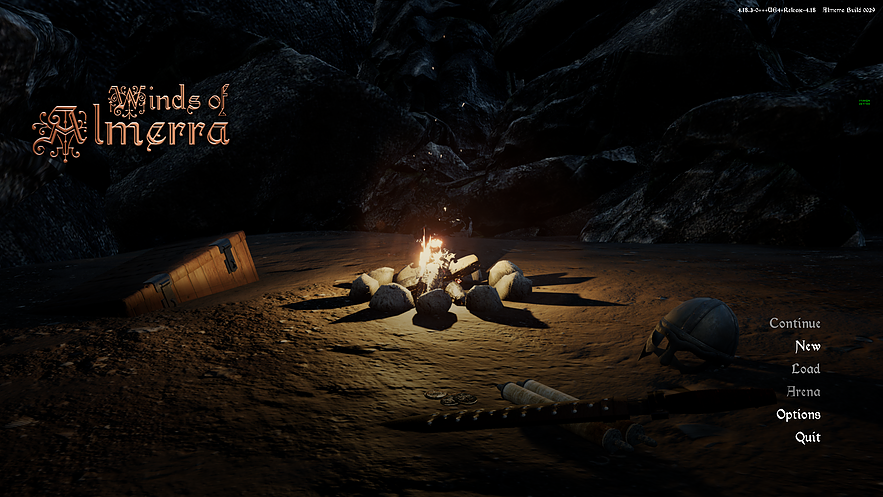The image size is (883, 497).
Task: Select the Arena mode entry
Action: (803, 392)
